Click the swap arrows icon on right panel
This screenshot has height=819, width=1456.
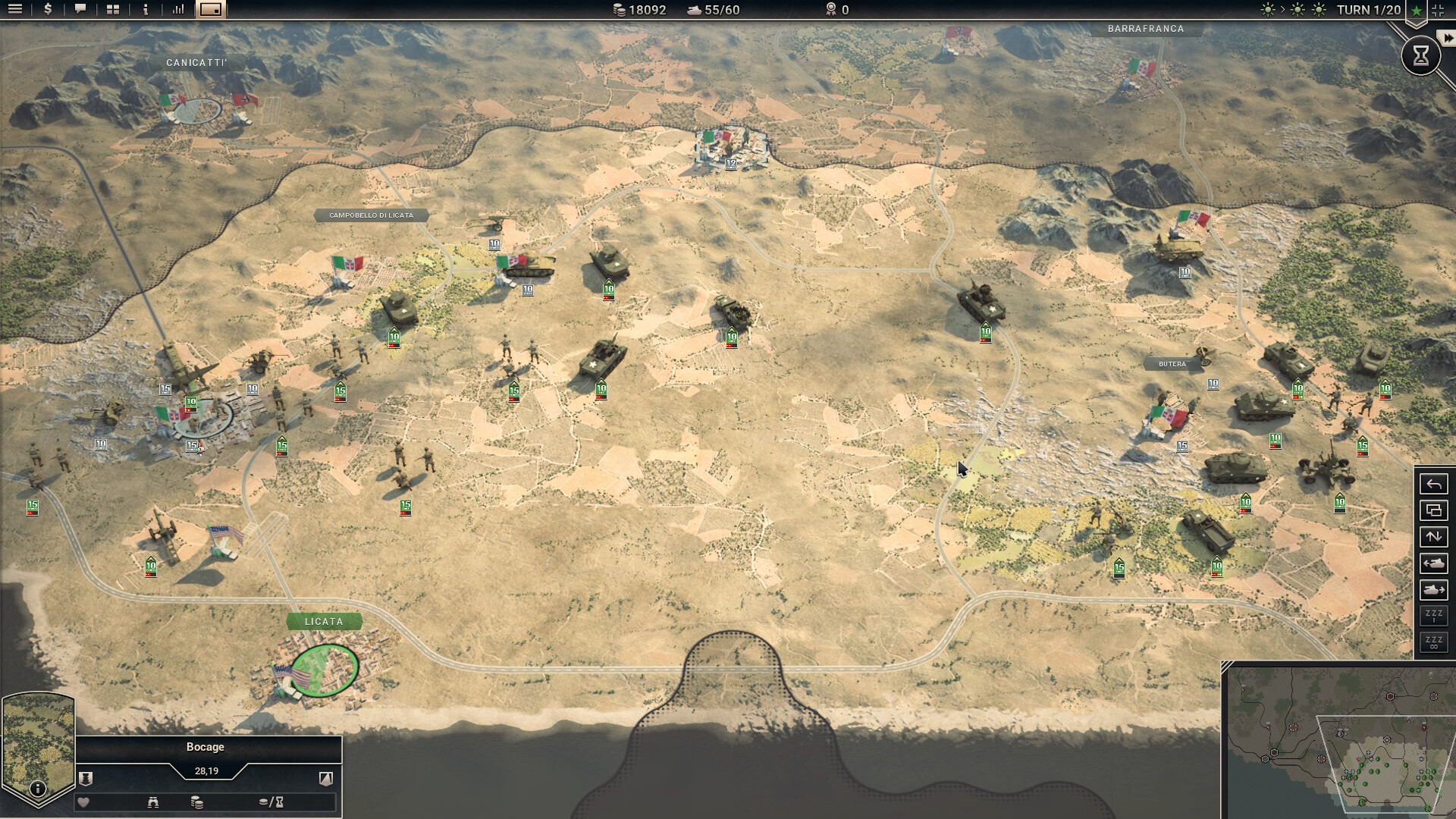click(1434, 537)
